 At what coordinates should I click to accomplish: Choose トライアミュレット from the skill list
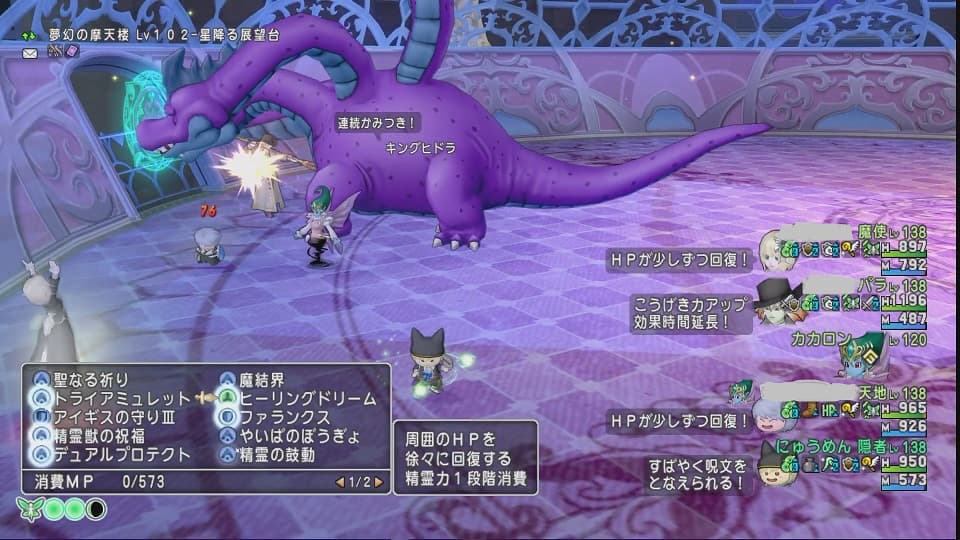(x=110, y=398)
